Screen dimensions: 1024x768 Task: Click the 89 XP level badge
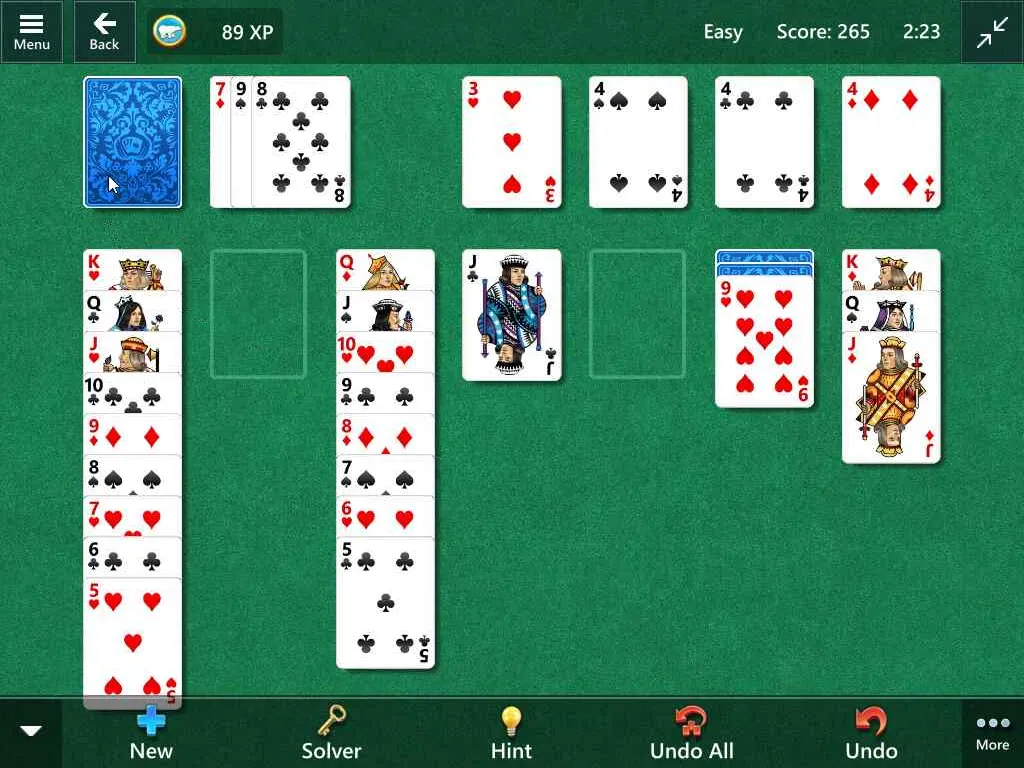pyautogui.click(x=215, y=32)
